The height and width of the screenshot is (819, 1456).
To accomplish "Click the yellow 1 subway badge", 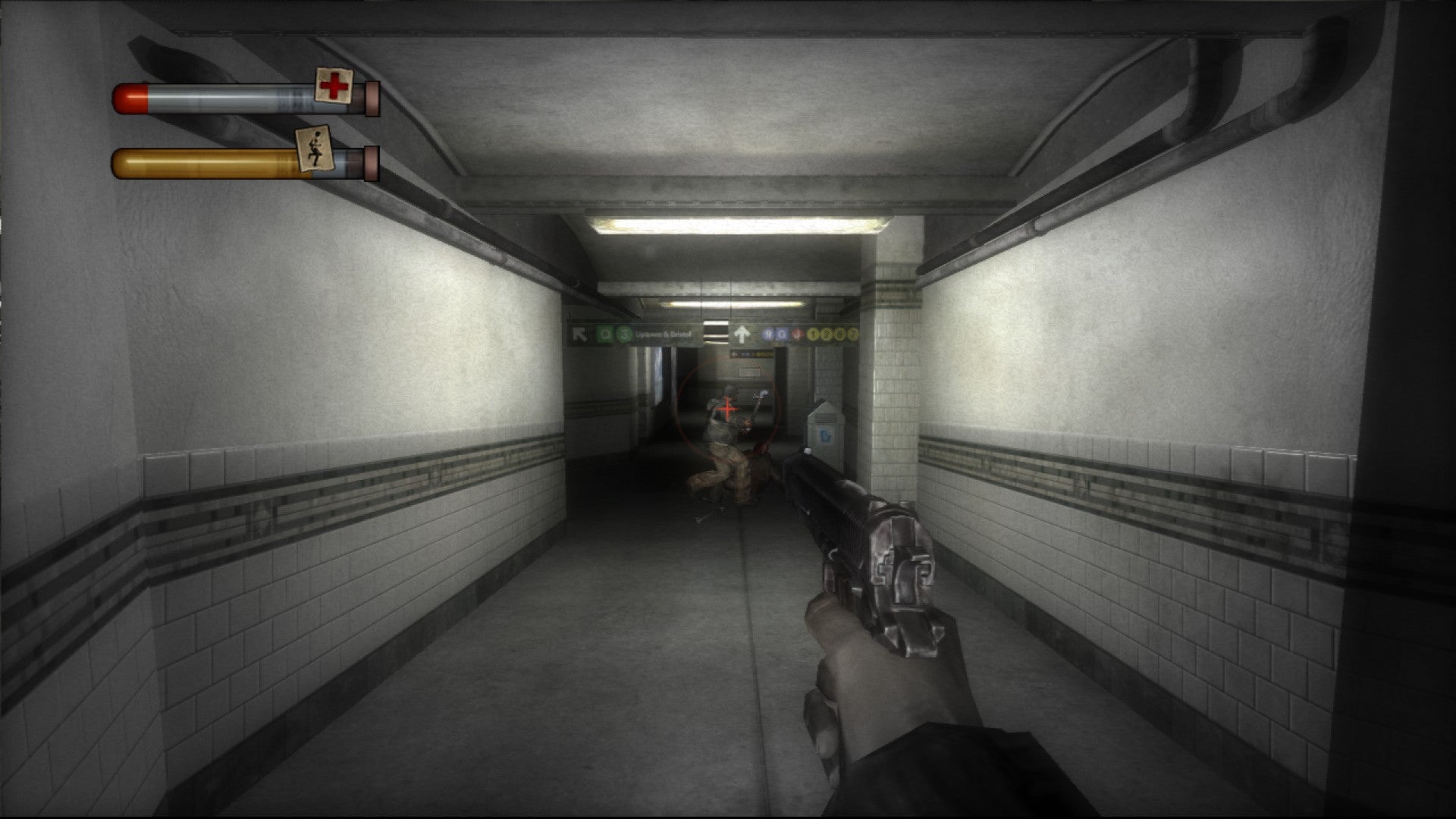I will [812, 334].
